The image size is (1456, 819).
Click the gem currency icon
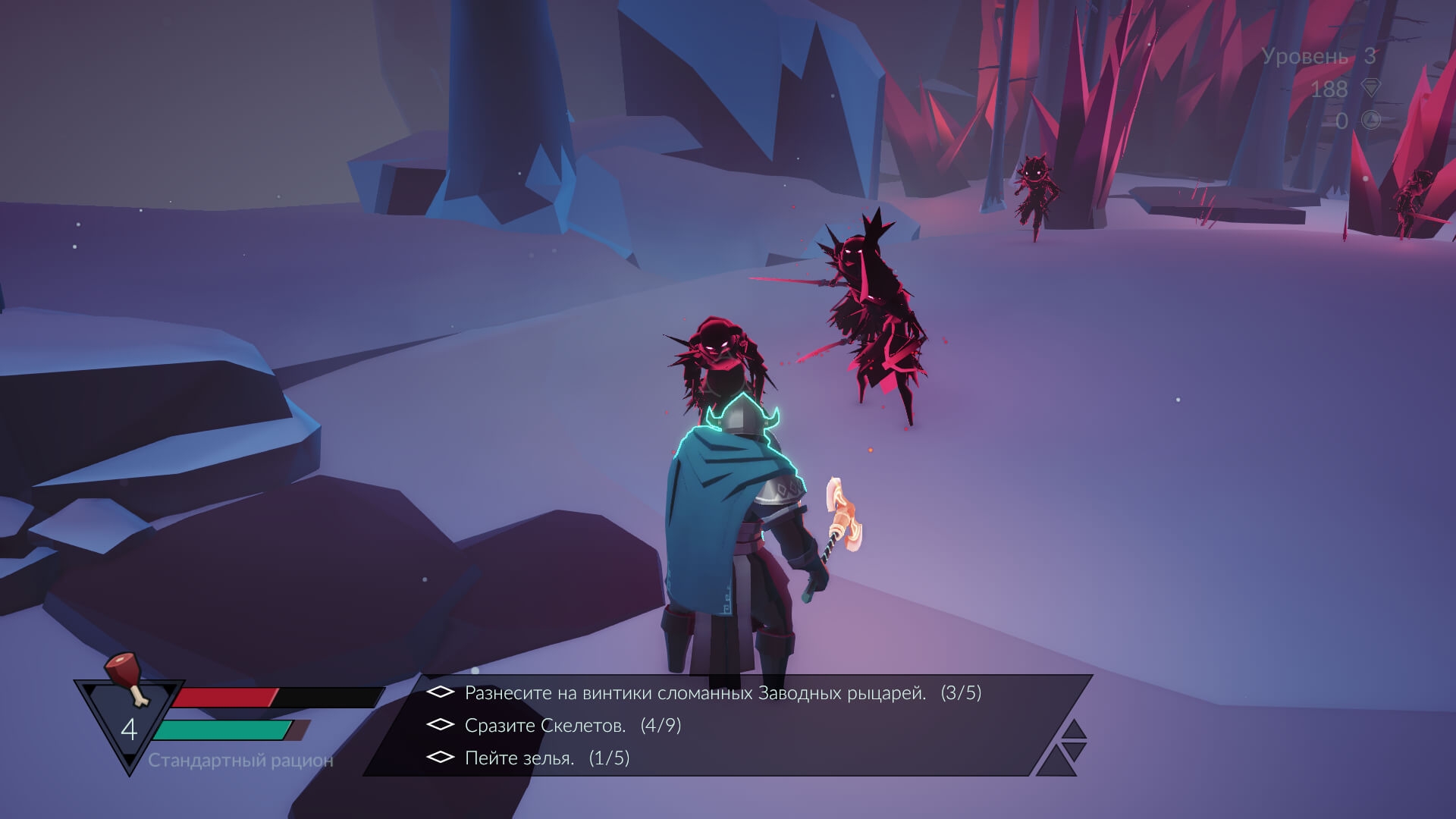(1371, 88)
